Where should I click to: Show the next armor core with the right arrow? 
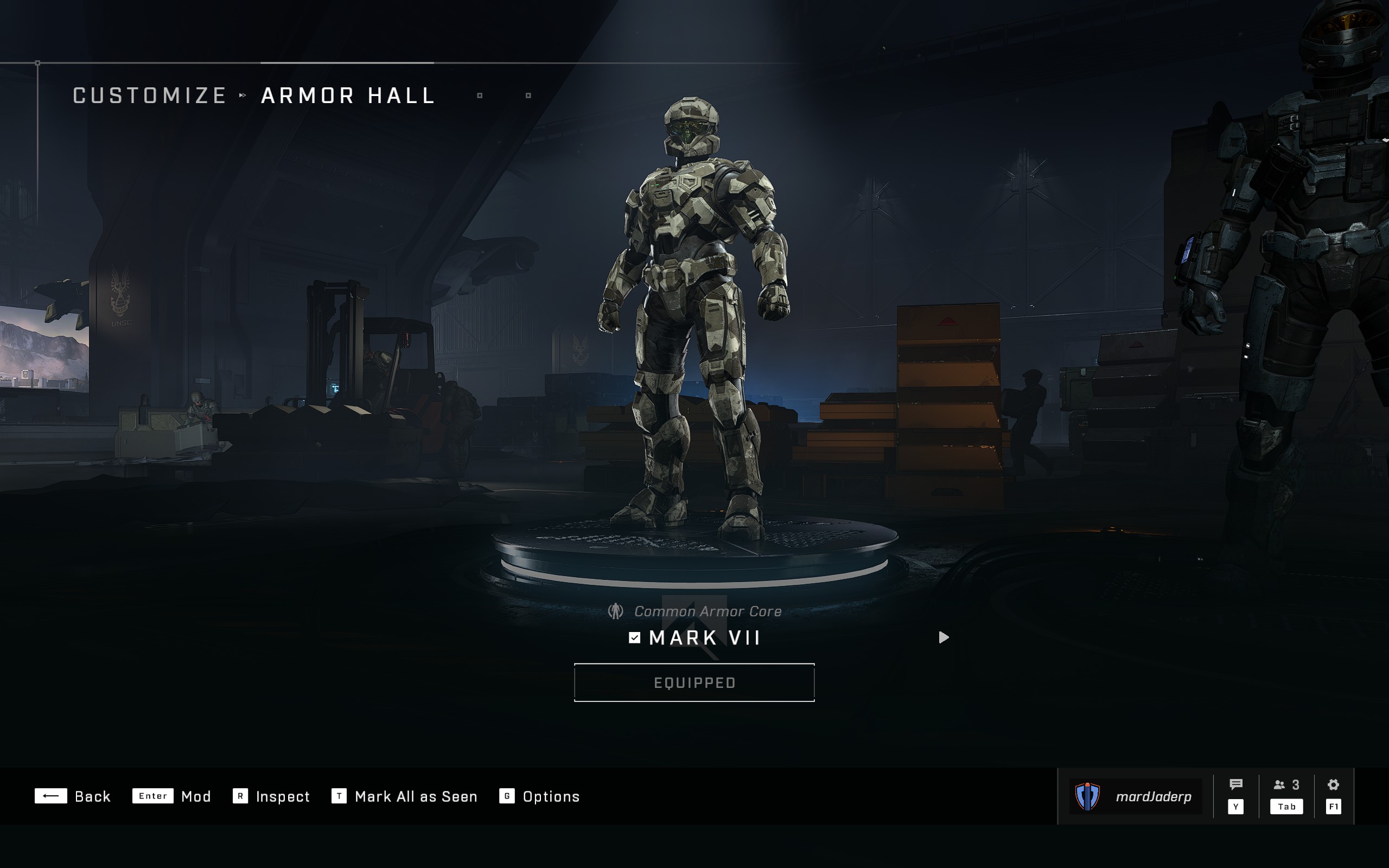point(944,638)
